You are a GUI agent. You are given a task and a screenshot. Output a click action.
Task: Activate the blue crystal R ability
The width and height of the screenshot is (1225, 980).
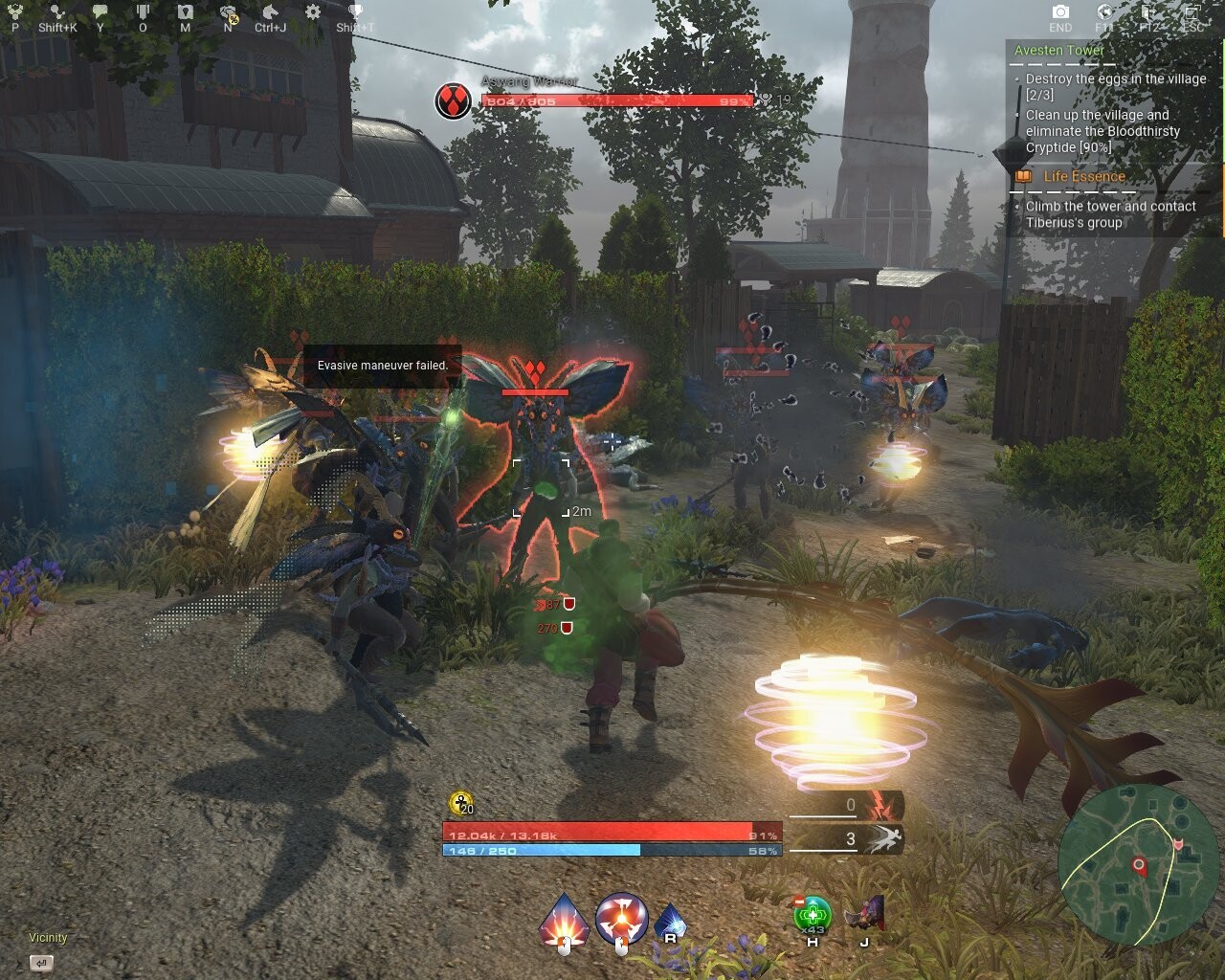(670, 920)
